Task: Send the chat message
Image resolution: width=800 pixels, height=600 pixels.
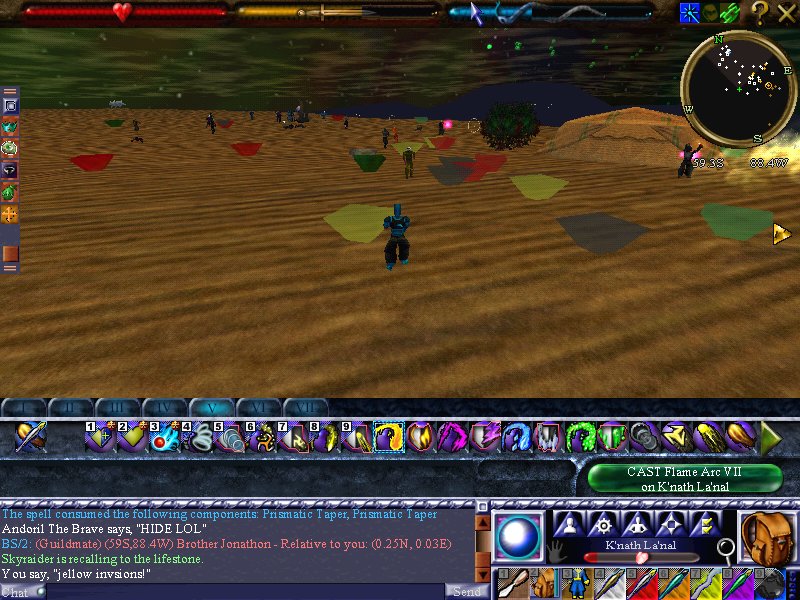Action: 466,591
